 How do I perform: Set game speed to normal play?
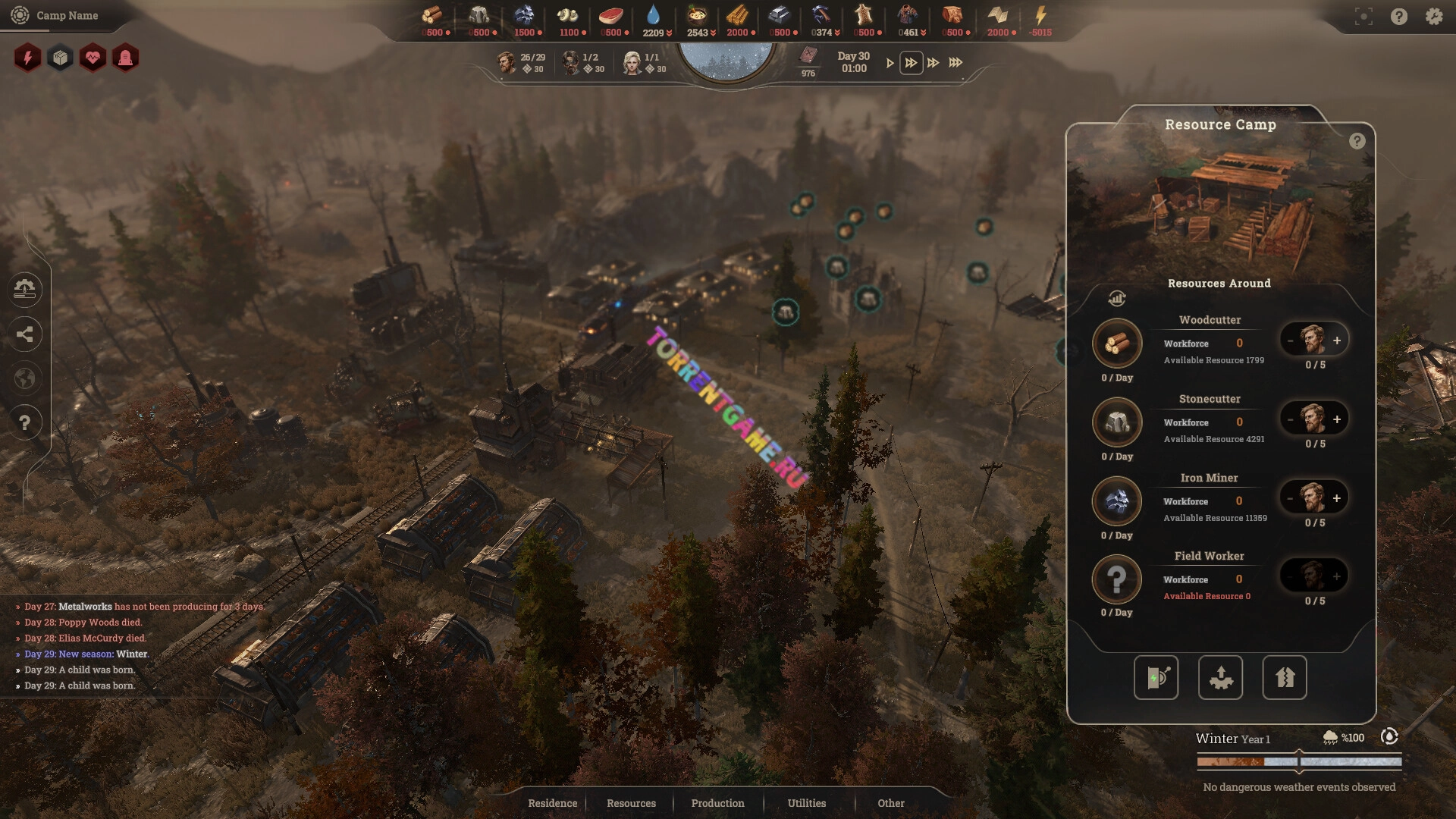pyautogui.click(x=890, y=63)
